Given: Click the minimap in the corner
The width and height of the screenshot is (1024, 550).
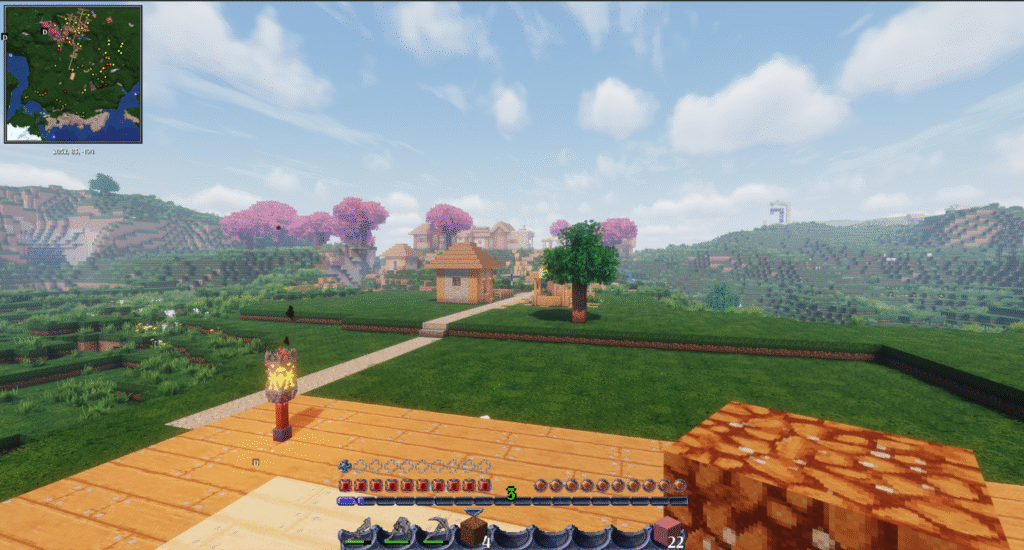Looking at the screenshot, I should 73,74.
